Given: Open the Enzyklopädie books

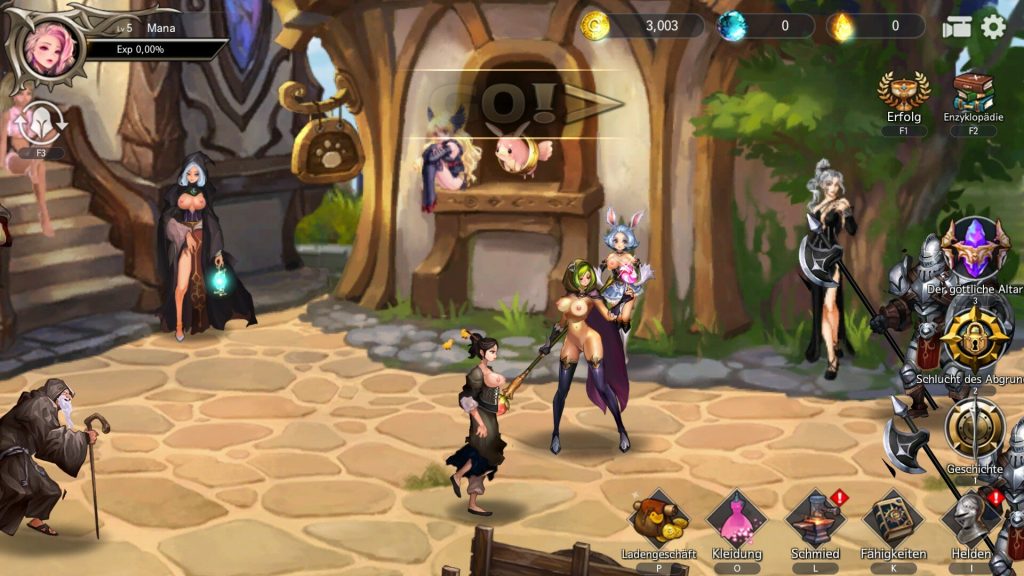Looking at the screenshot, I should [973, 92].
